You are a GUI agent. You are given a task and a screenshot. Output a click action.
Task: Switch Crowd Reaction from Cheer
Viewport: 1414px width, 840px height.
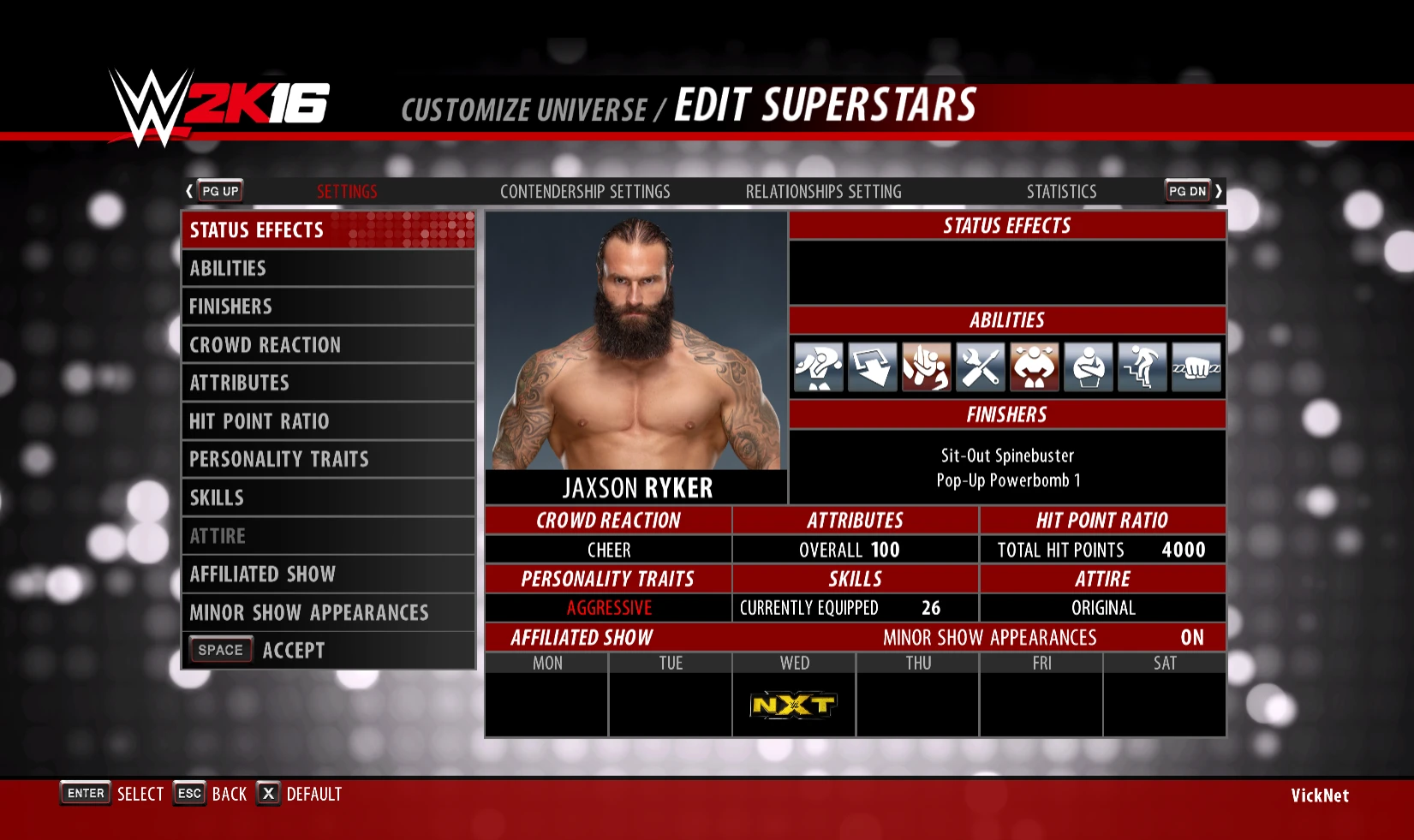click(609, 550)
